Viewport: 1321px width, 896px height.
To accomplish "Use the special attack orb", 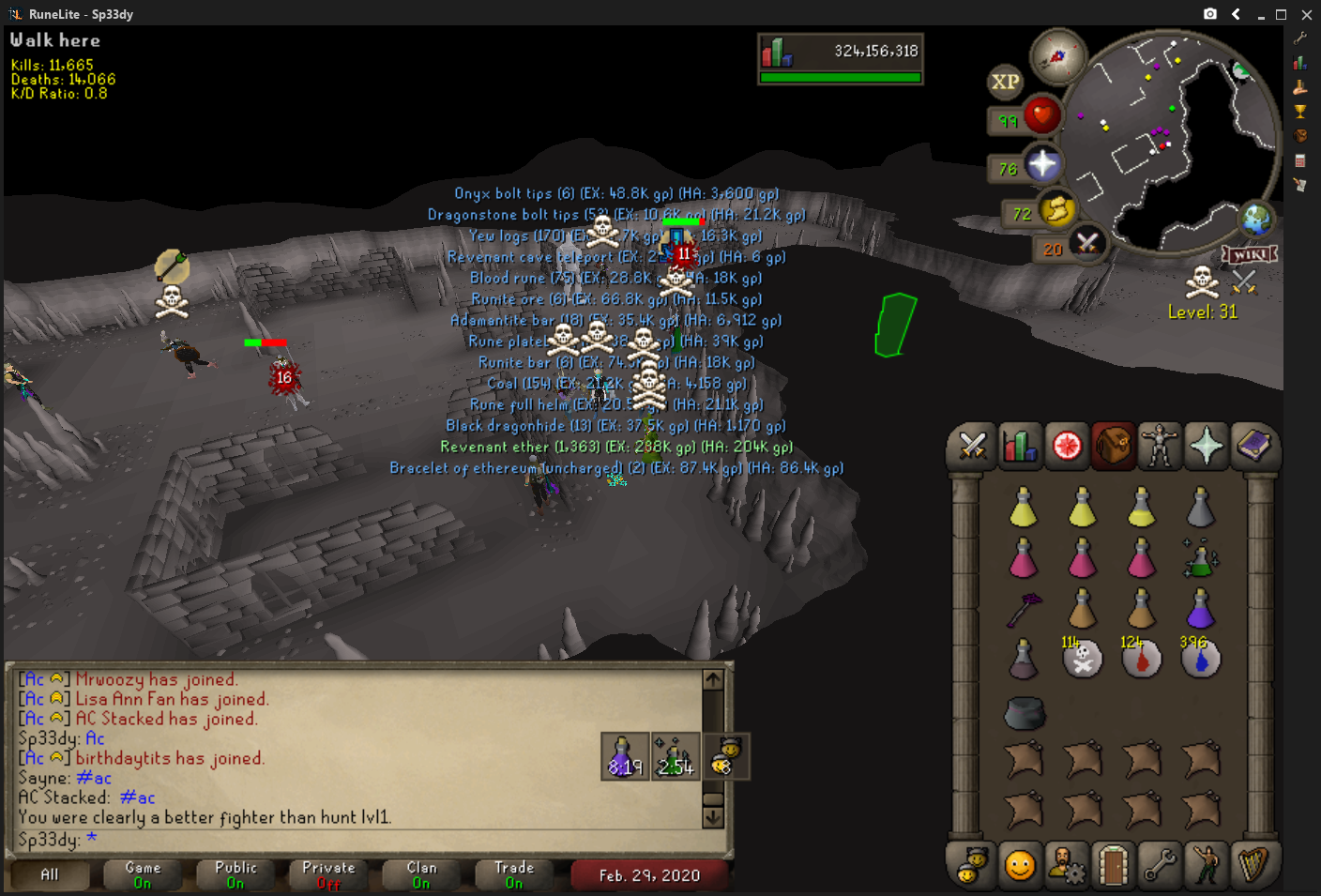I will (x=1086, y=244).
